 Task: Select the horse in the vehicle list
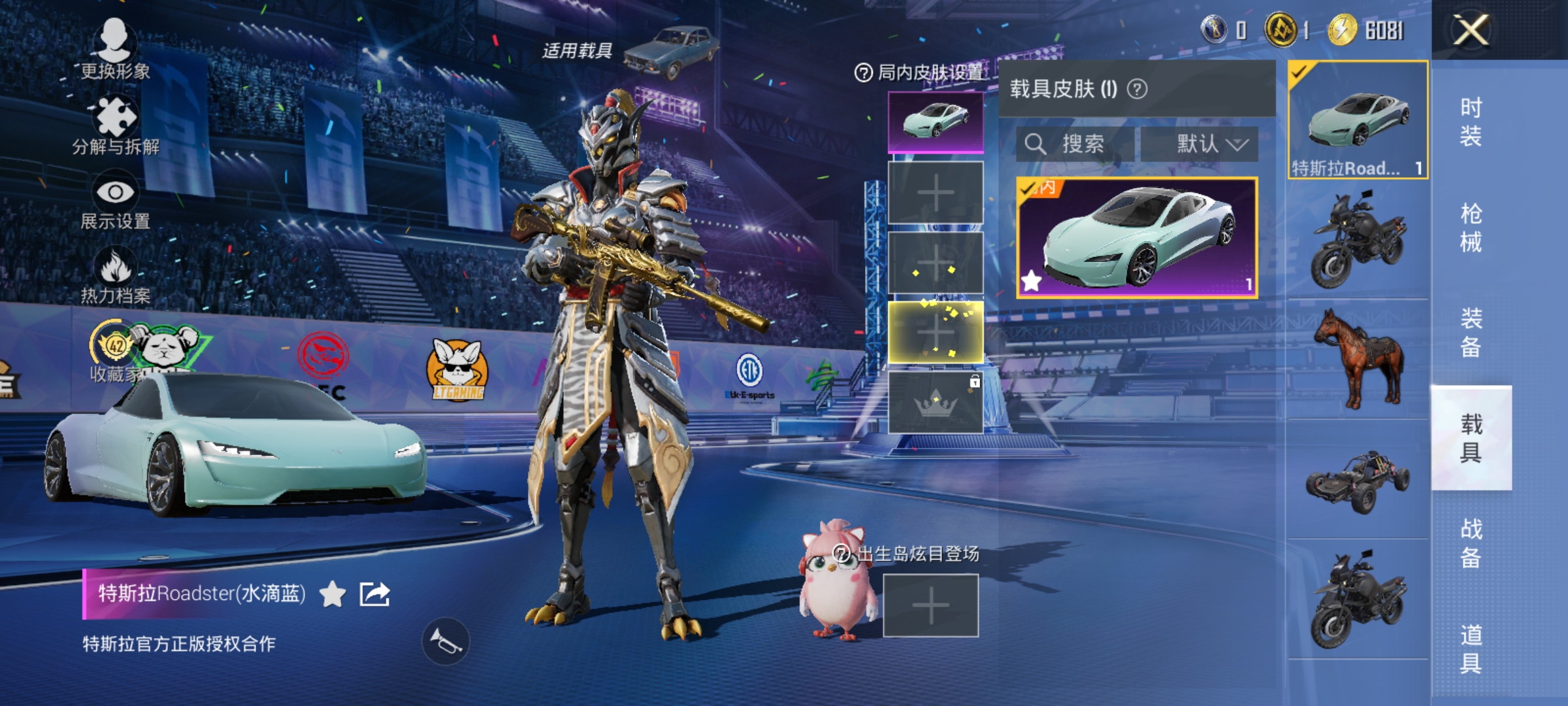(1358, 358)
